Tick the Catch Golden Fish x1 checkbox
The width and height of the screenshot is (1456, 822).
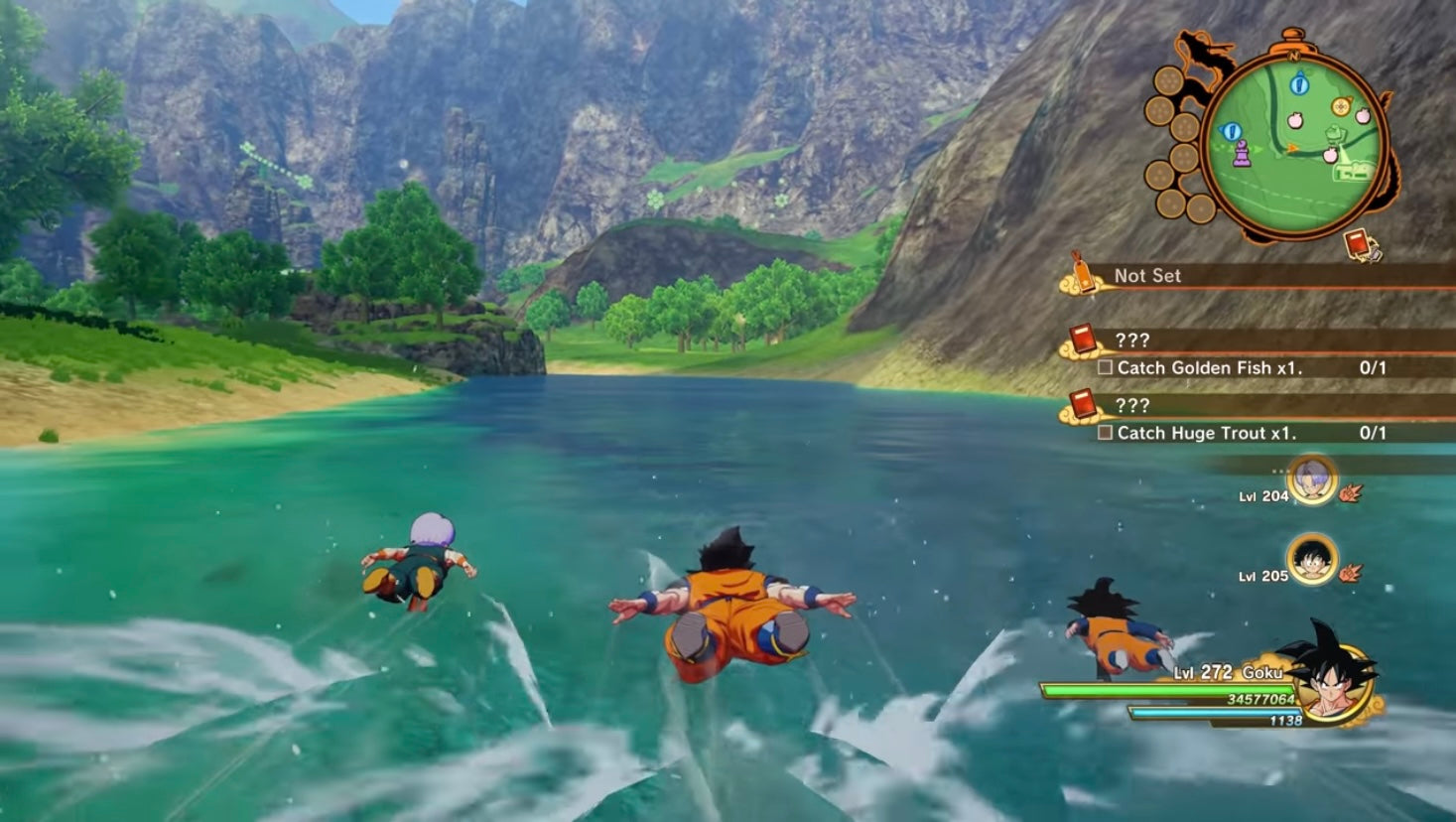click(x=1103, y=367)
